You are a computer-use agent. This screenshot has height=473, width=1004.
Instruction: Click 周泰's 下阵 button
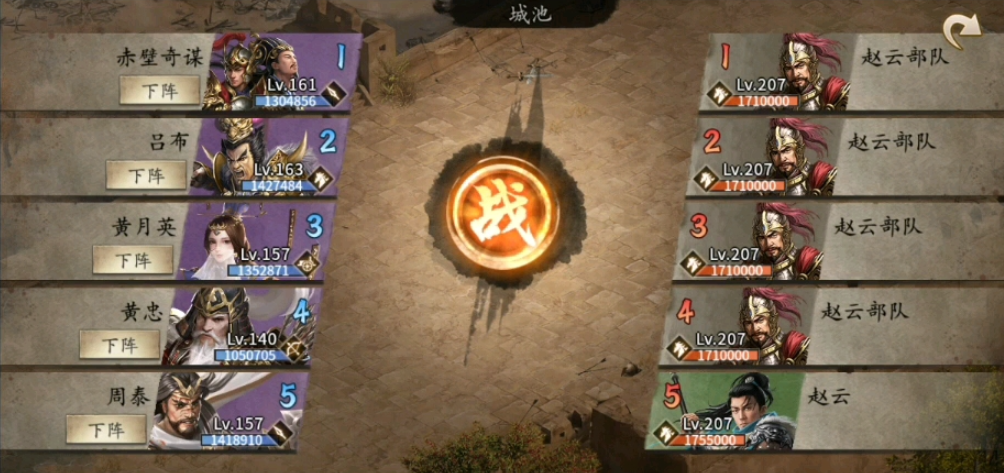pyautogui.click(x=107, y=430)
